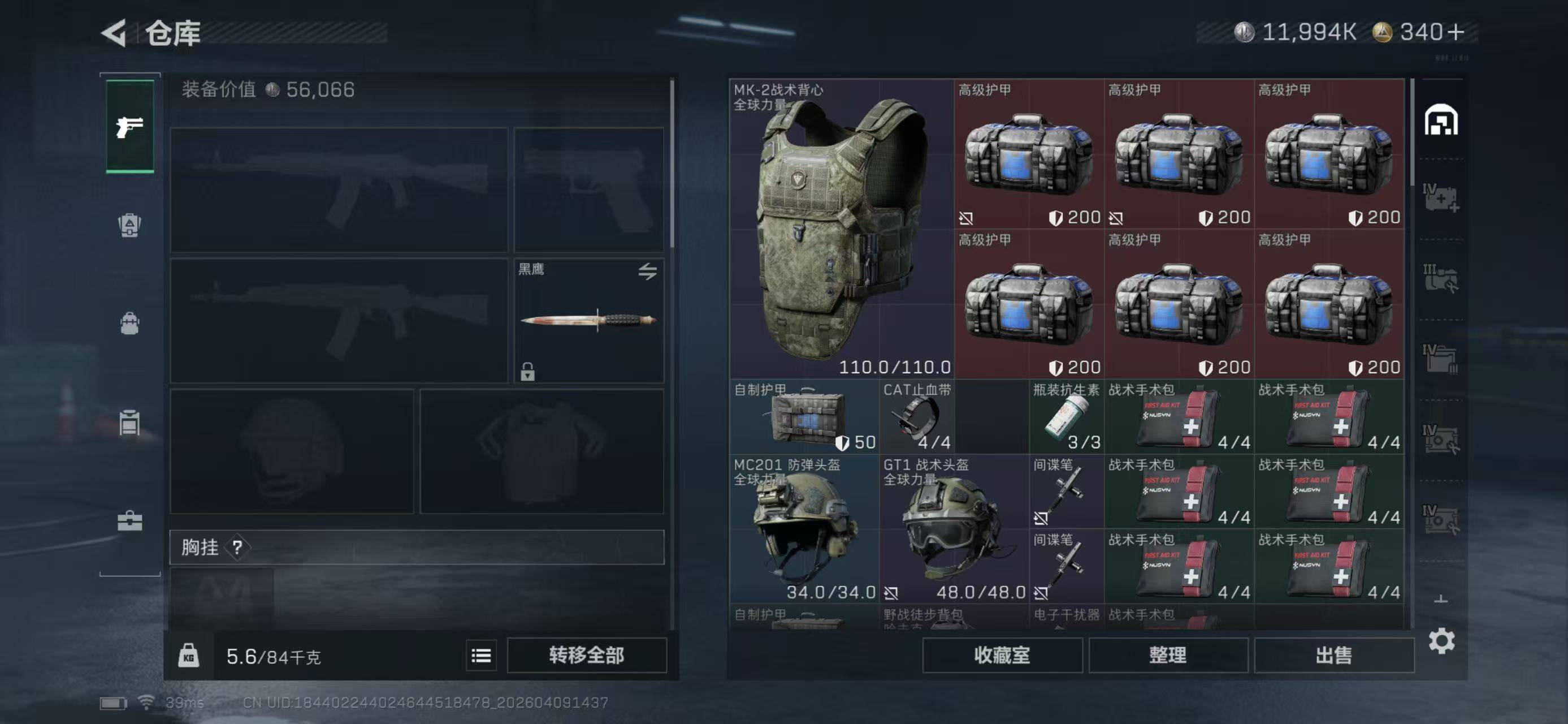The image size is (1568, 724).
Task: Open the list view icon near weight
Action: click(x=481, y=656)
